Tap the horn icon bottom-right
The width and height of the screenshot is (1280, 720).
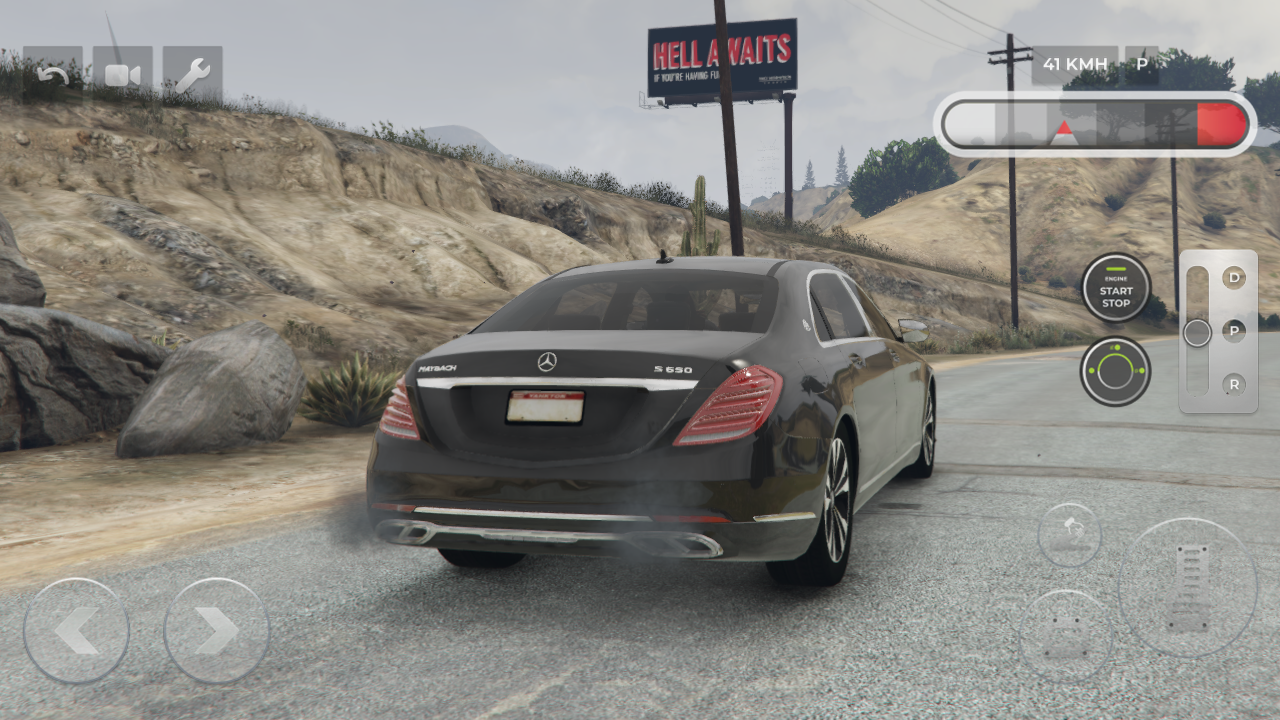(x=1069, y=533)
